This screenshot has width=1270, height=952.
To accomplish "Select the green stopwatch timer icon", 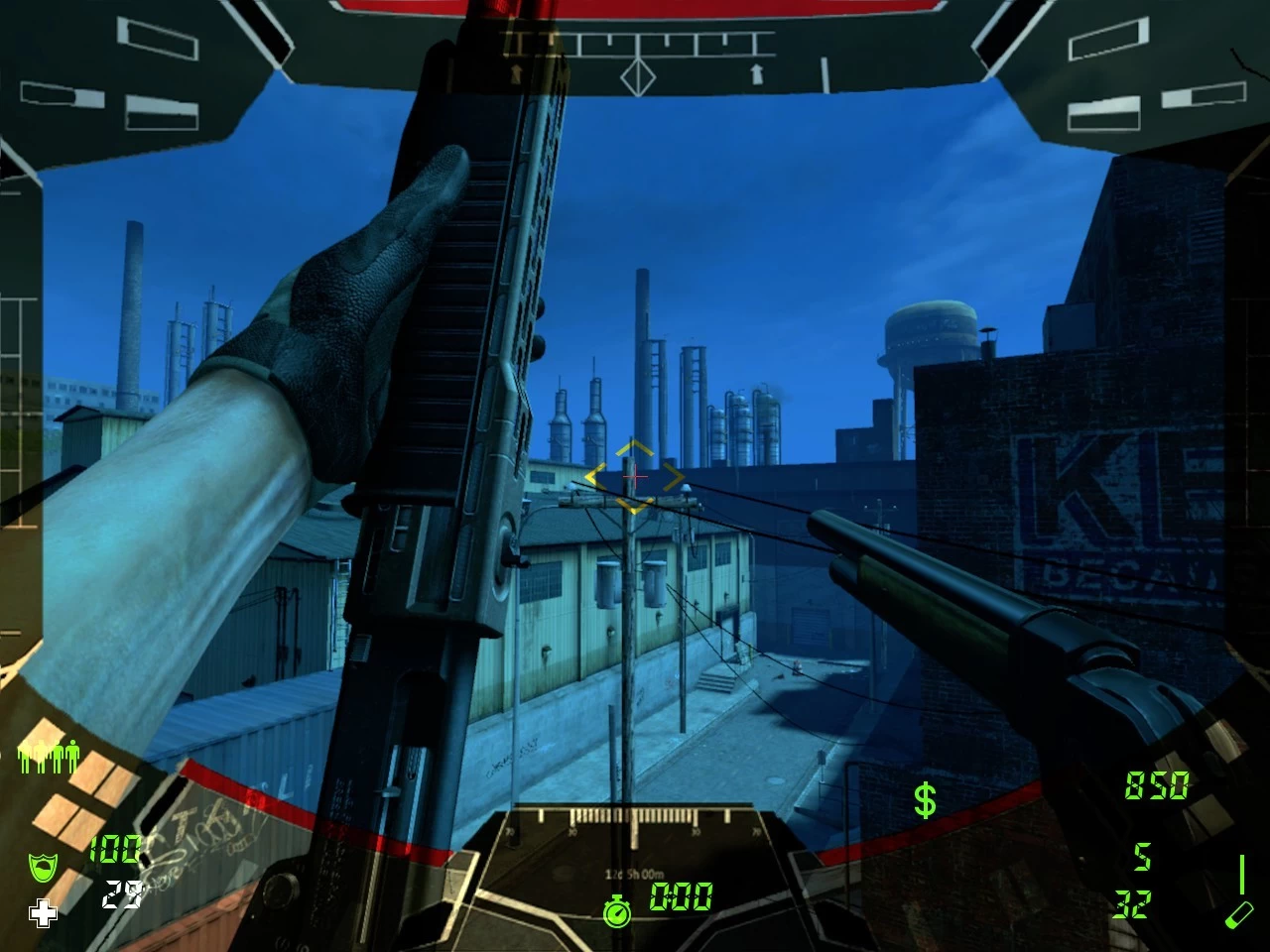I will click(617, 909).
